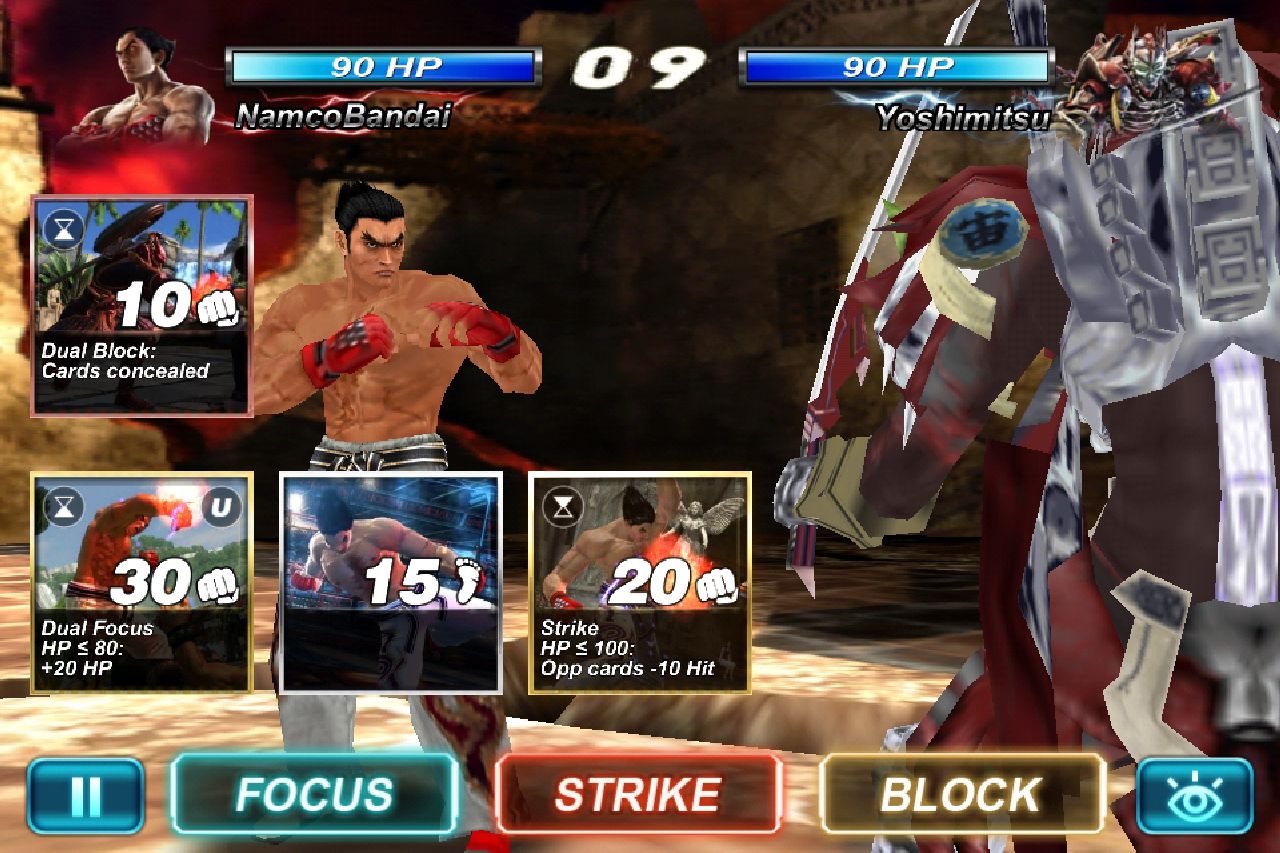Screen dimensions: 1280x853
Task: Select the Dual Block concealed cards card
Action: click(140, 300)
